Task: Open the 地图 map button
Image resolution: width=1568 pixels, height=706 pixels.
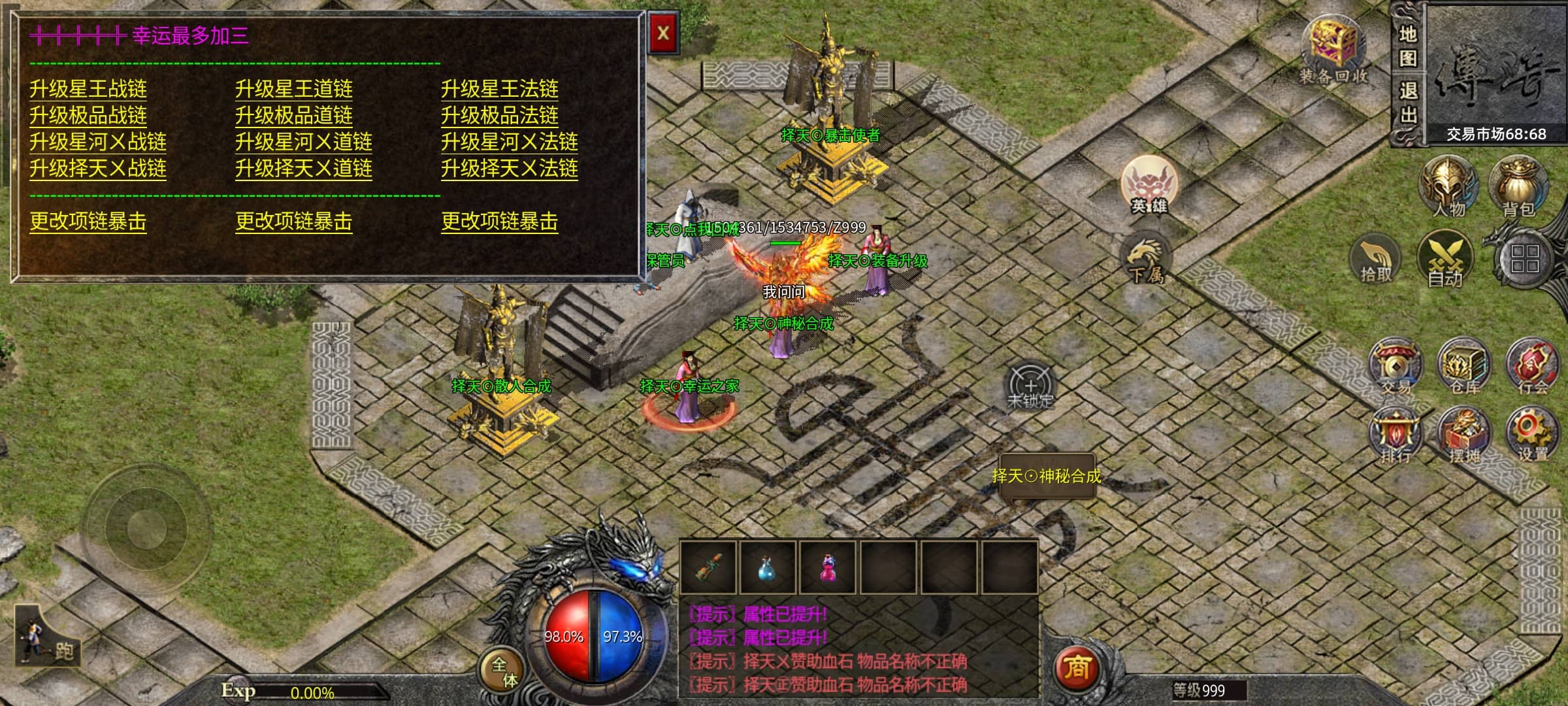Action: 1408,46
